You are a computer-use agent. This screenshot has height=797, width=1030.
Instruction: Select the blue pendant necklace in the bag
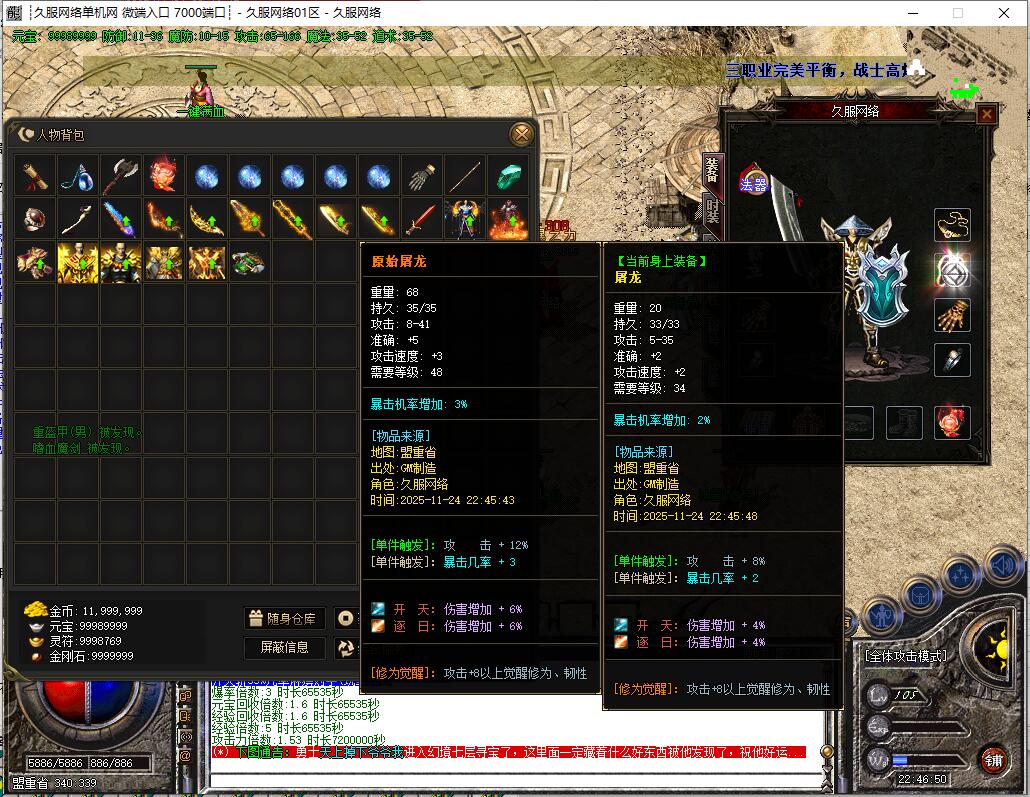77,176
